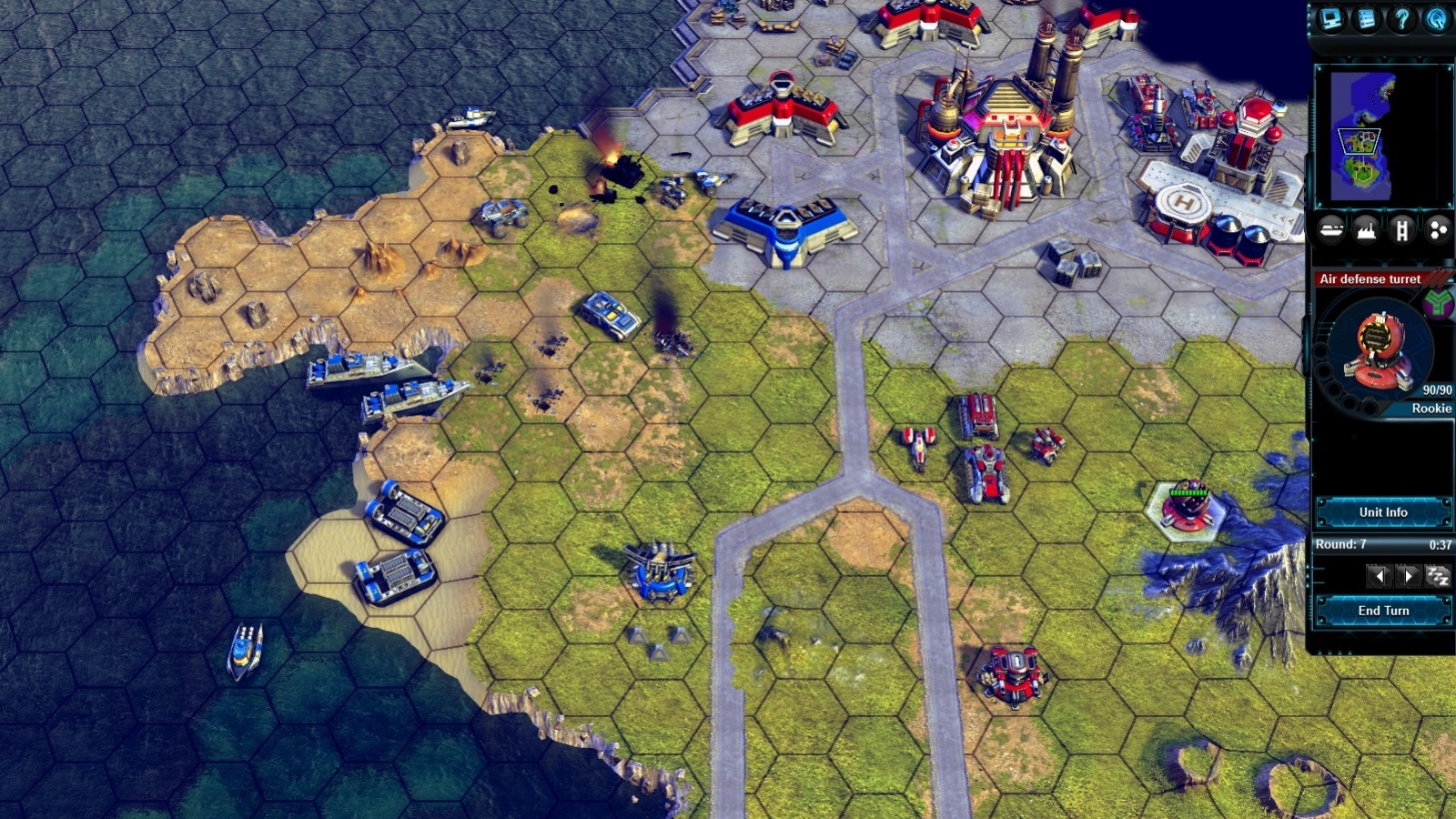The image size is (1456, 819).
Task: Click the faction emblem beside Air defense turret
Action: [1436, 303]
